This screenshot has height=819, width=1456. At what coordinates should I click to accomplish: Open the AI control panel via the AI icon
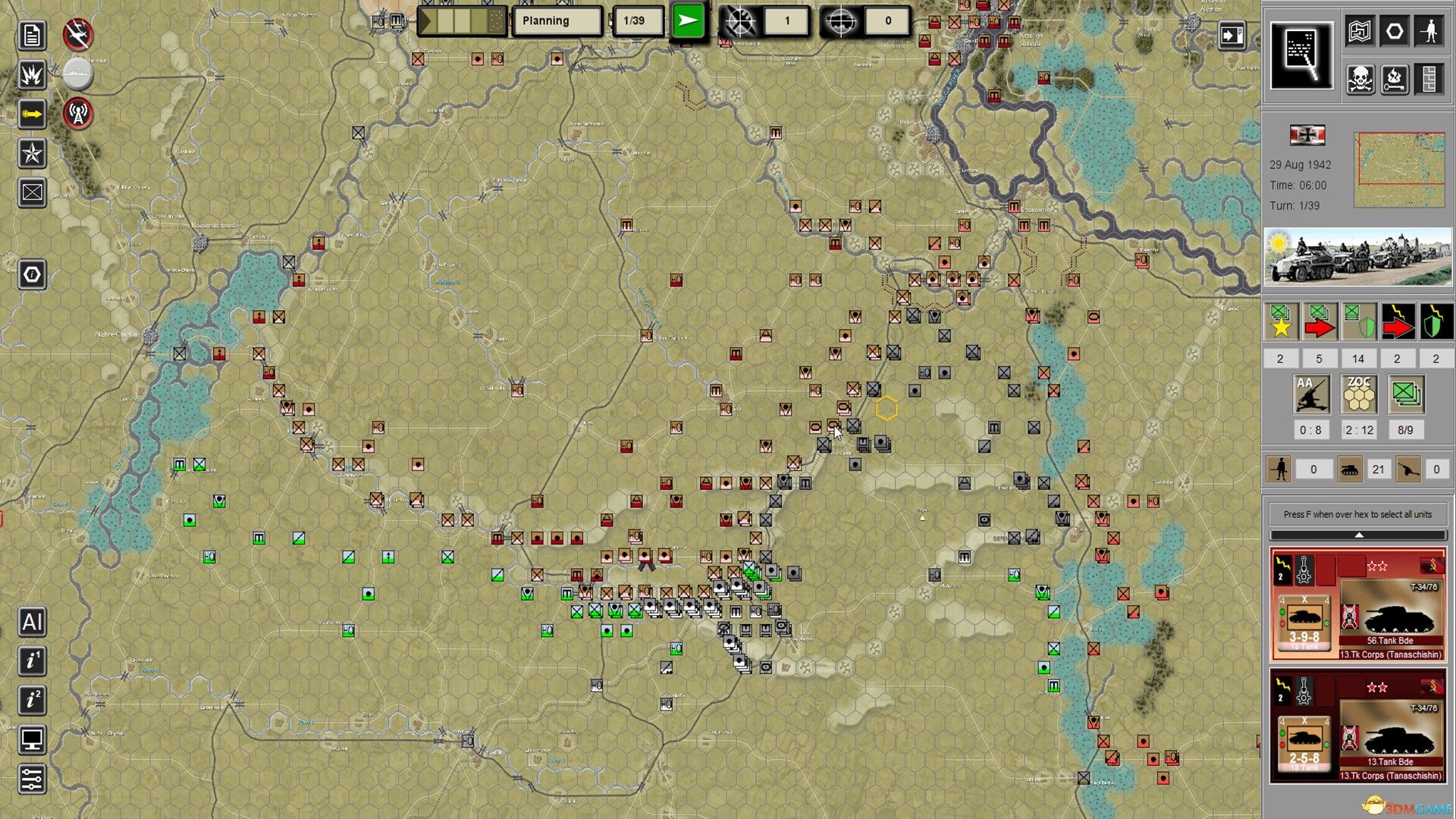(32, 623)
